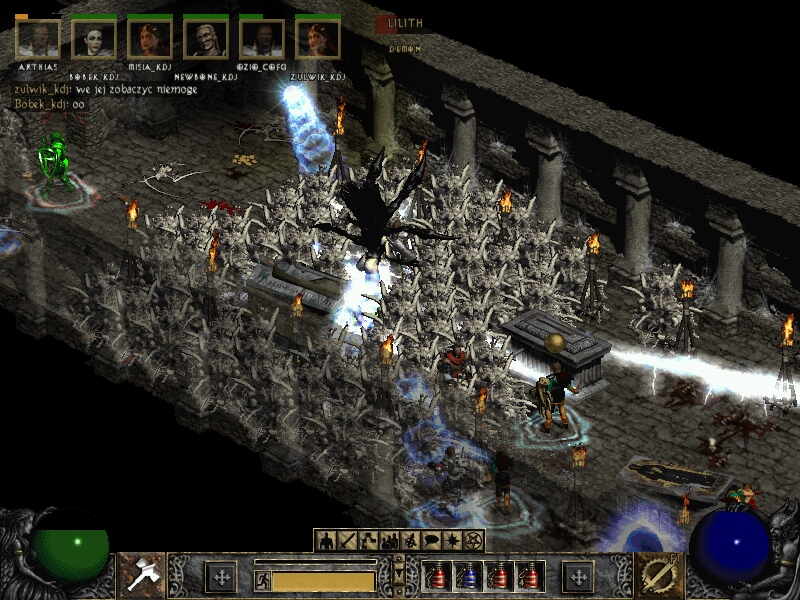Open the message log speech-bubble icon
The height and width of the screenshot is (600, 800).
point(431,541)
